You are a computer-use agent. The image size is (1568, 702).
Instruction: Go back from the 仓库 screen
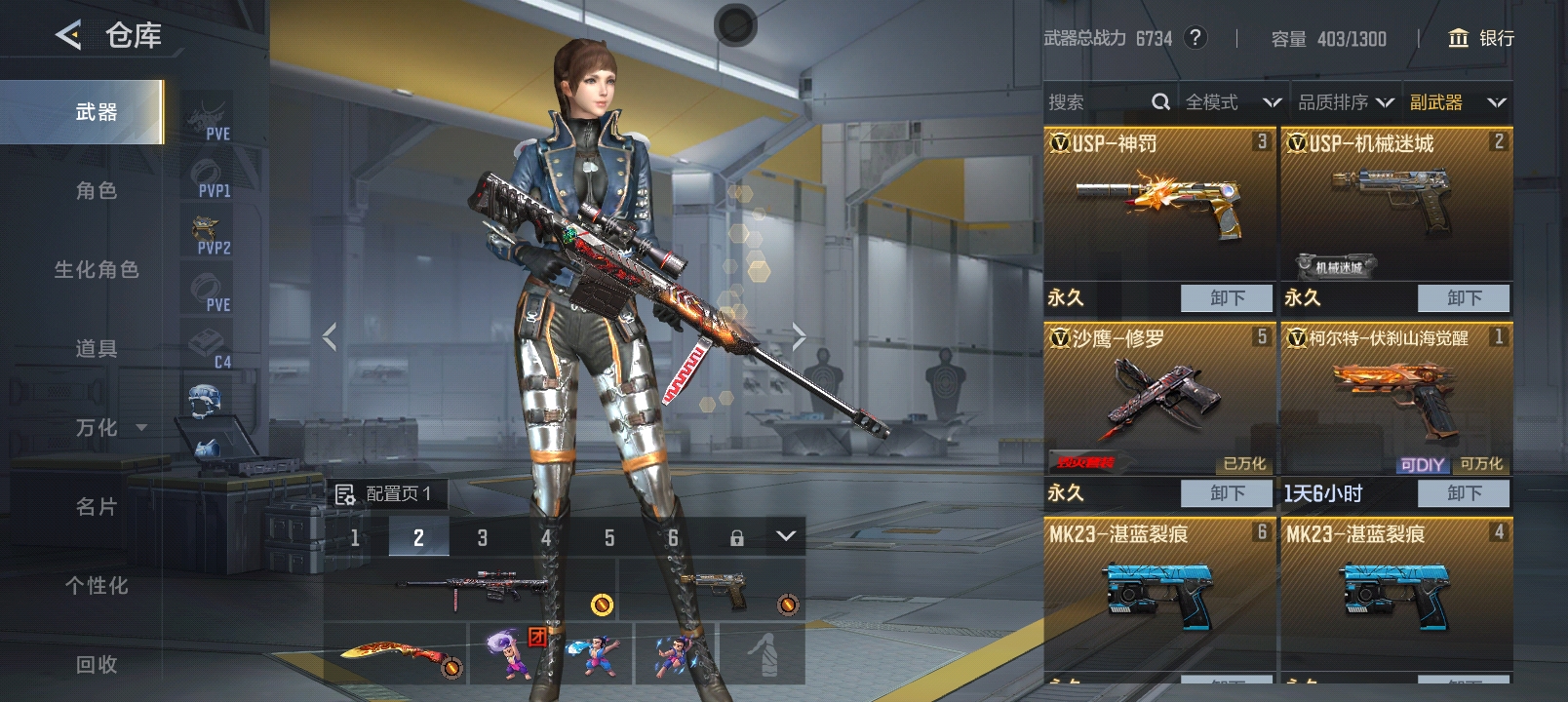click(68, 36)
